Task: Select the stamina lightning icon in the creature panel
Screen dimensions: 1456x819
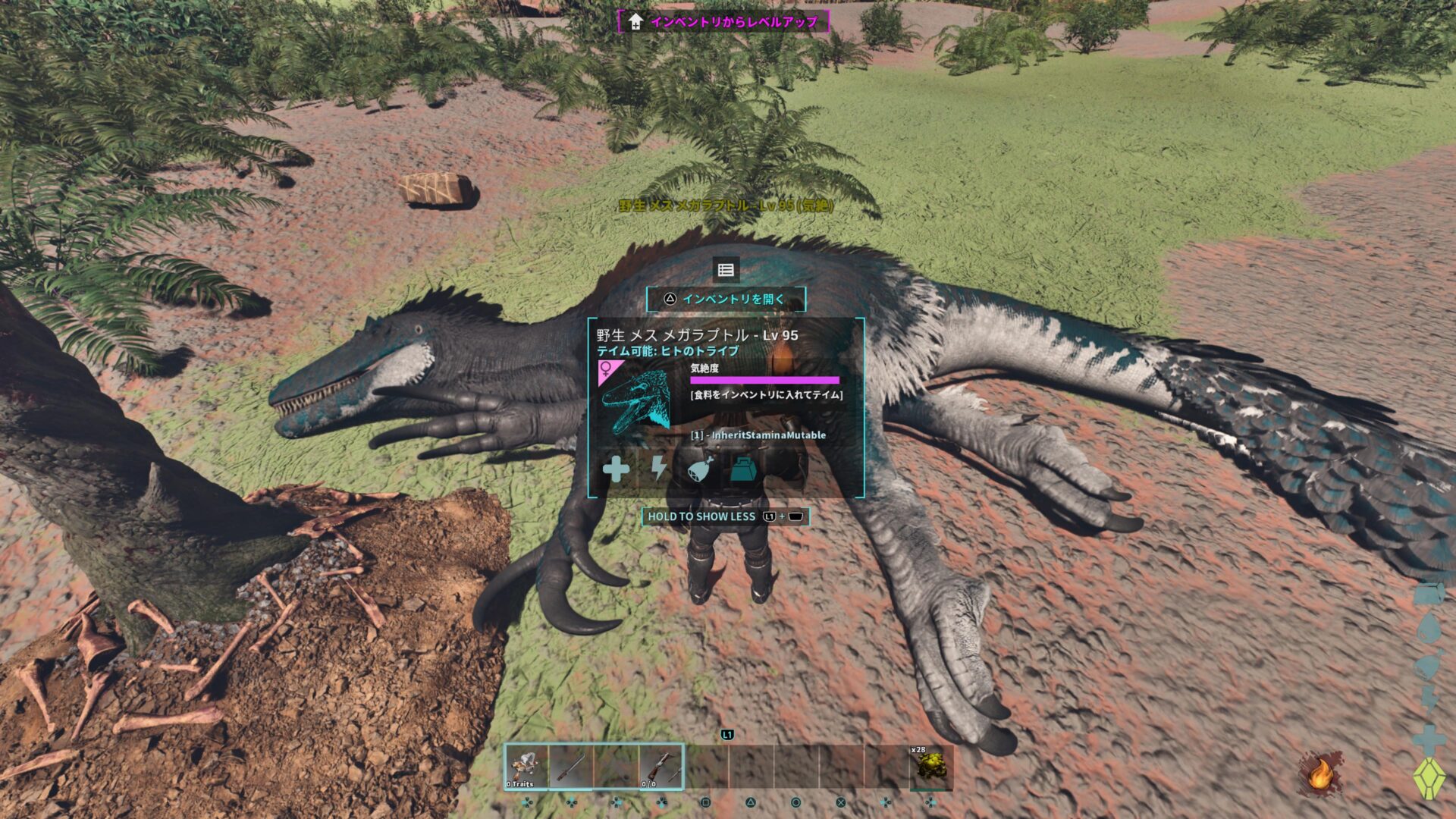Action: [x=658, y=469]
